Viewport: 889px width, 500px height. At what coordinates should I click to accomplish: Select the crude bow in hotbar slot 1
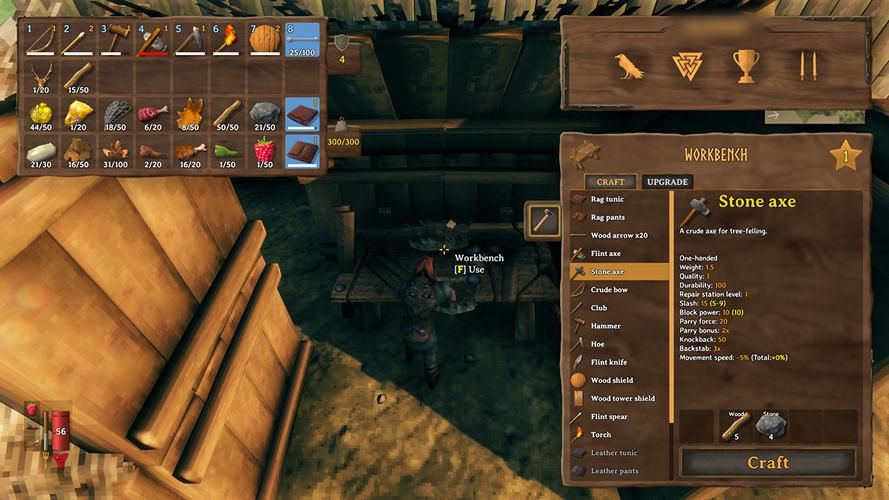click(41, 41)
